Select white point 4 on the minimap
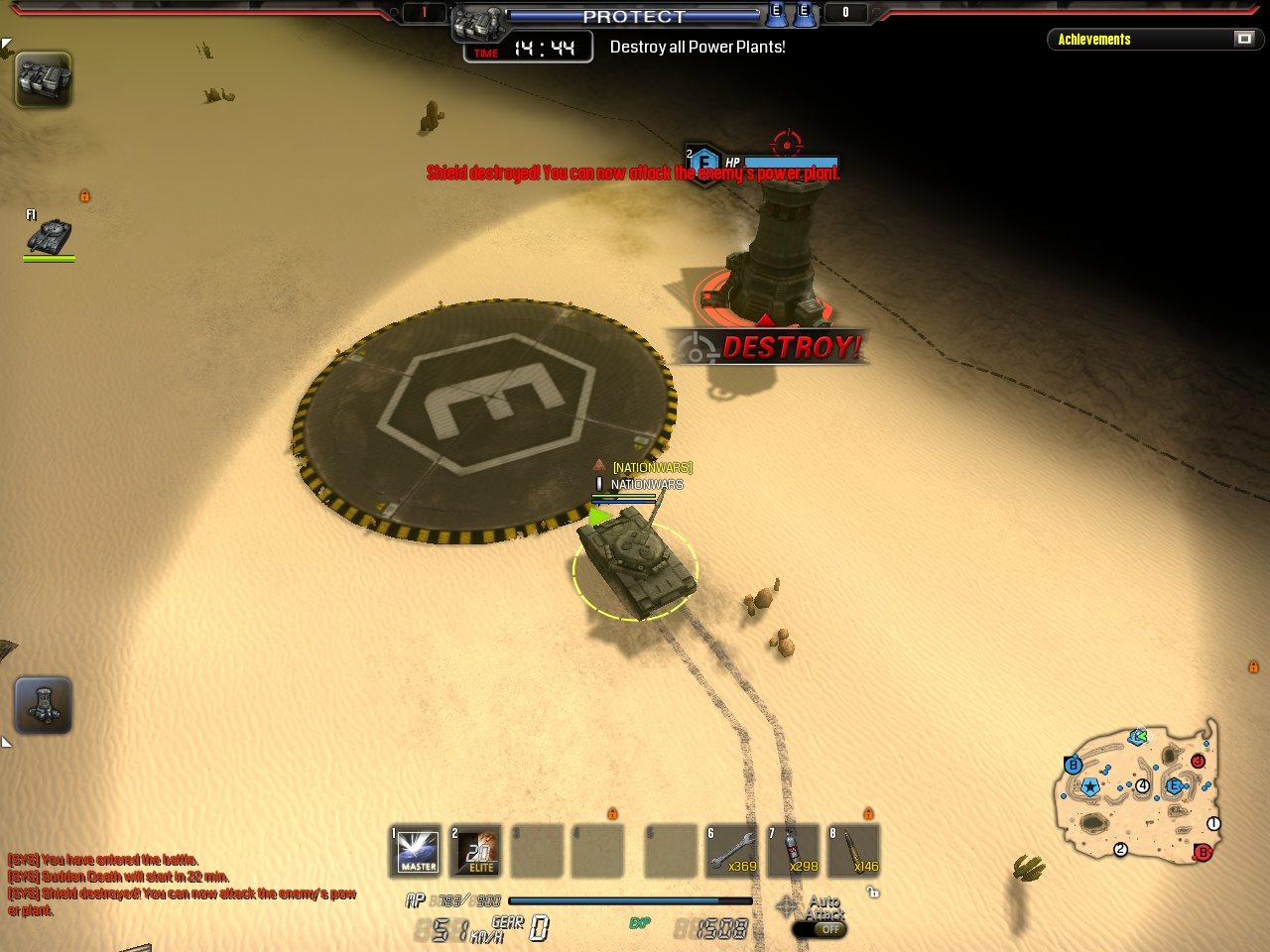 tap(1143, 786)
